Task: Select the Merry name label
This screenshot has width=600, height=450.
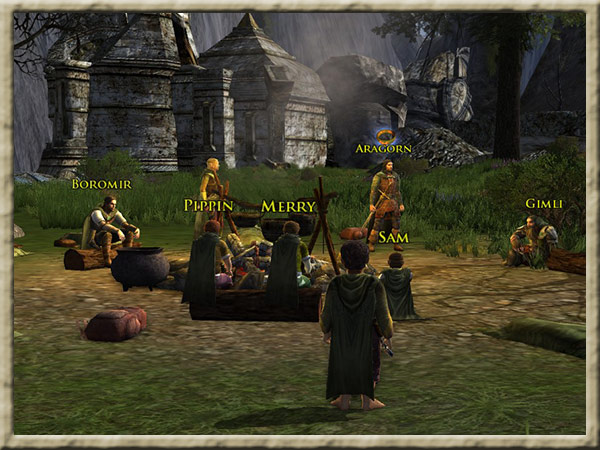Action: (288, 206)
